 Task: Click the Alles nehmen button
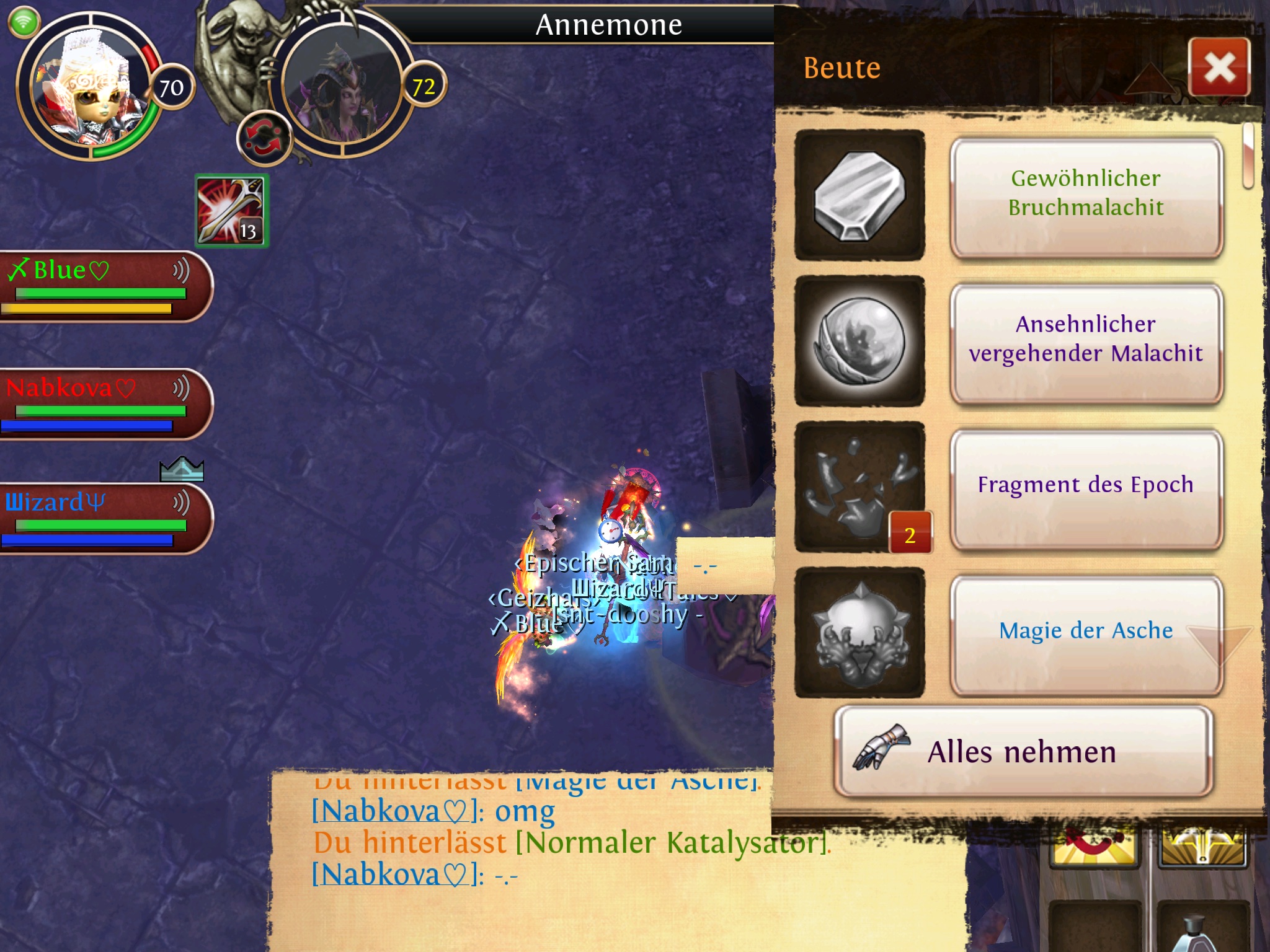point(1023,752)
